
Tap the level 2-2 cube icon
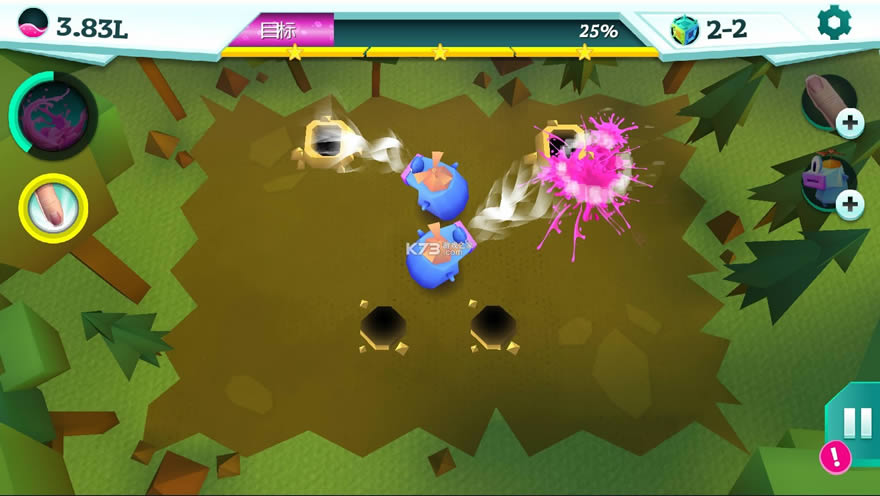(x=685, y=30)
